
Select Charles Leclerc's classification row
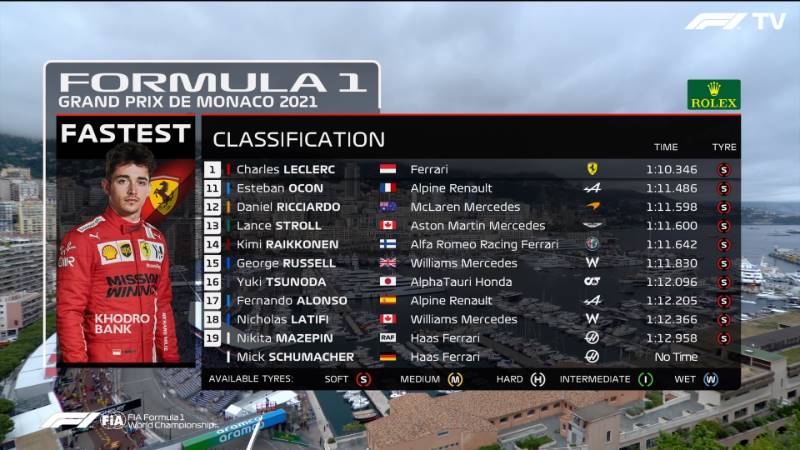click(470, 169)
